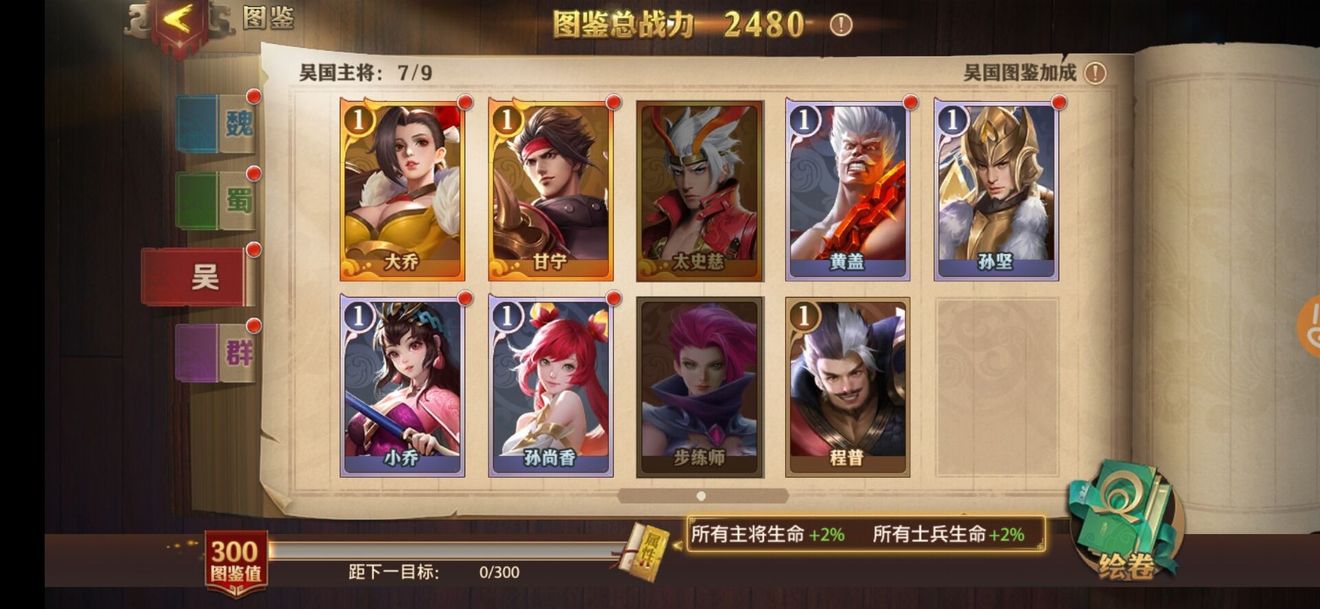This screenshot has width=1320, height=609.
Task: Choose the 甘宁 hero card
Action: [550, 189]
